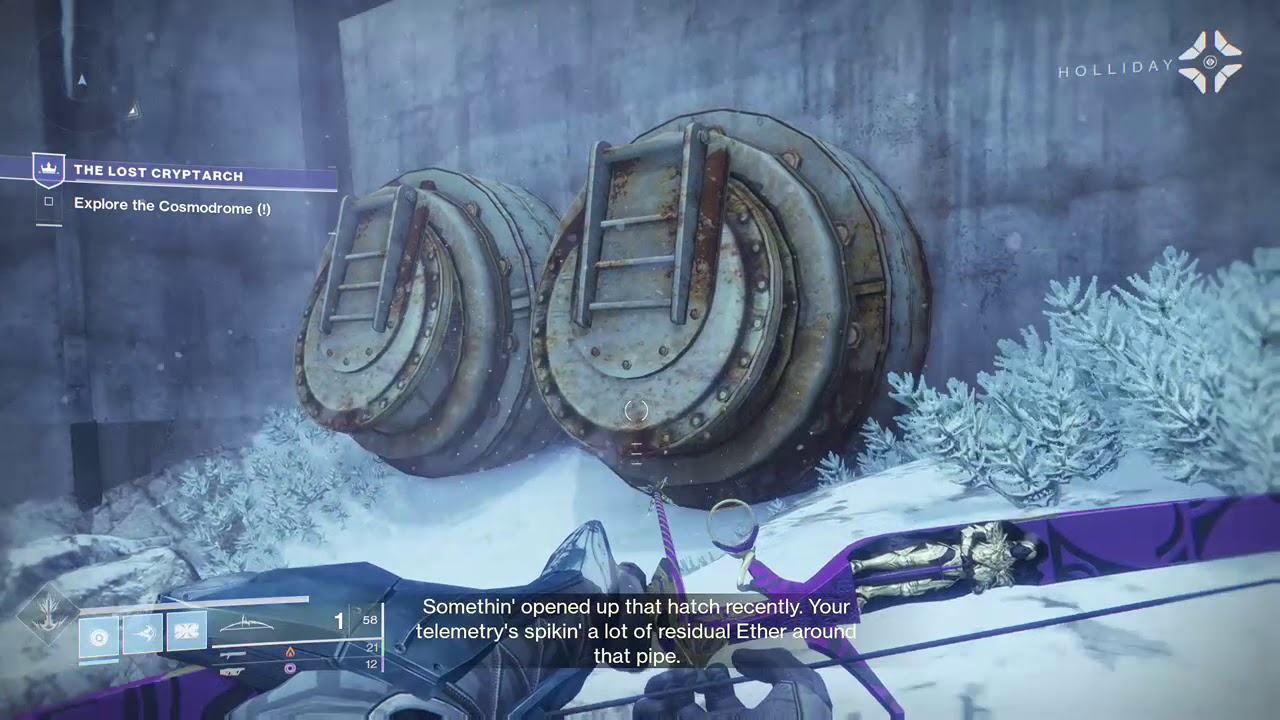This screenshot has width=1280, height=720.
Task: Select the triangular marker on the radar
Action: 132,110
